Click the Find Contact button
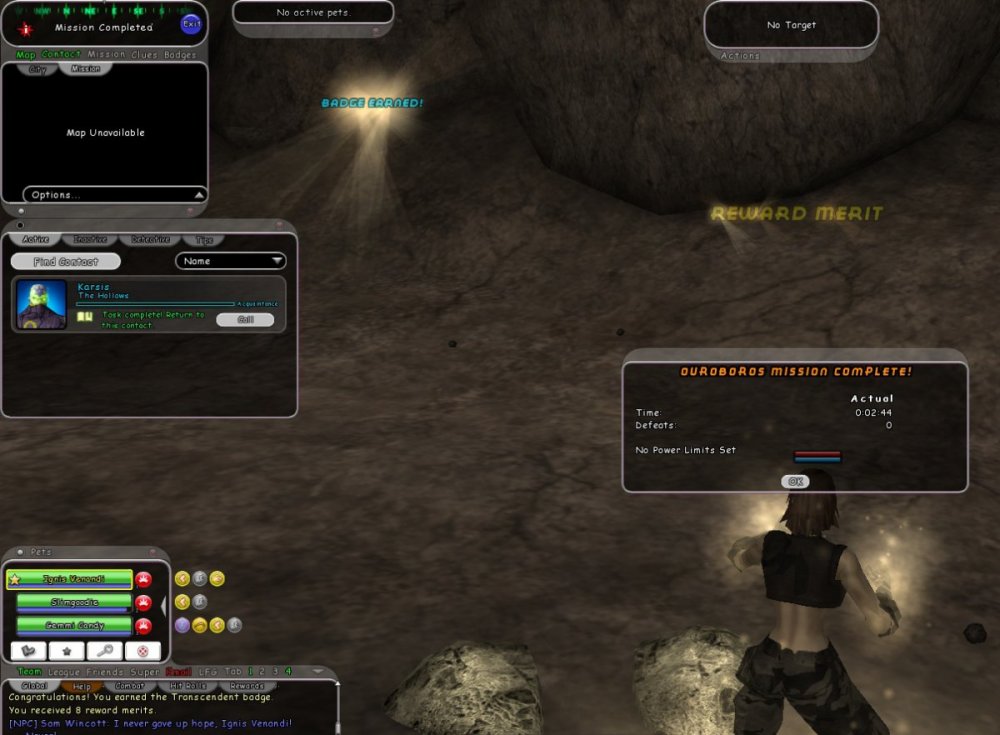The height and width of the screenshot is (735, 1000). [x=66, y=262]
